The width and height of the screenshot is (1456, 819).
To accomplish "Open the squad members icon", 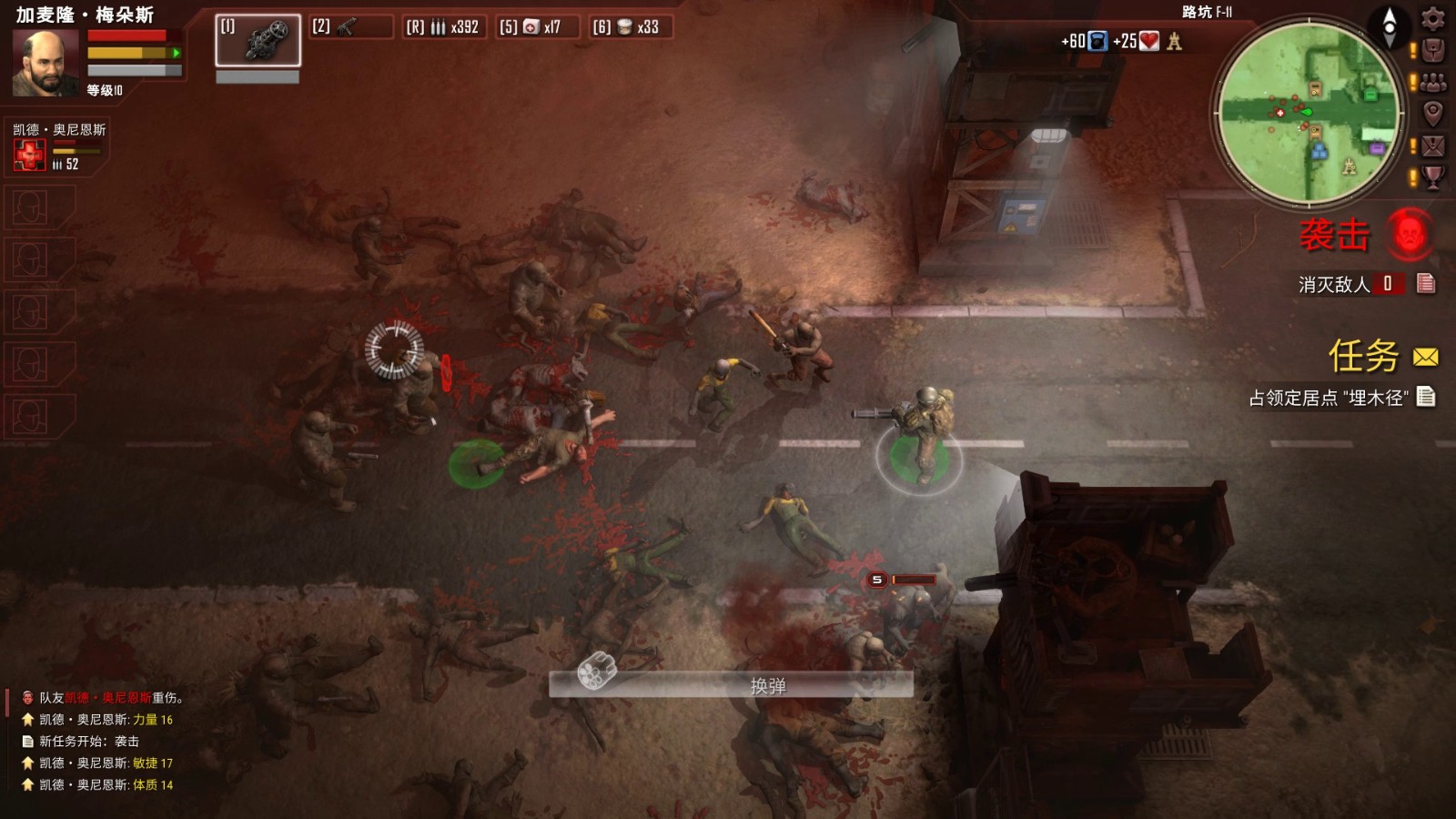I will point(1432,82).
